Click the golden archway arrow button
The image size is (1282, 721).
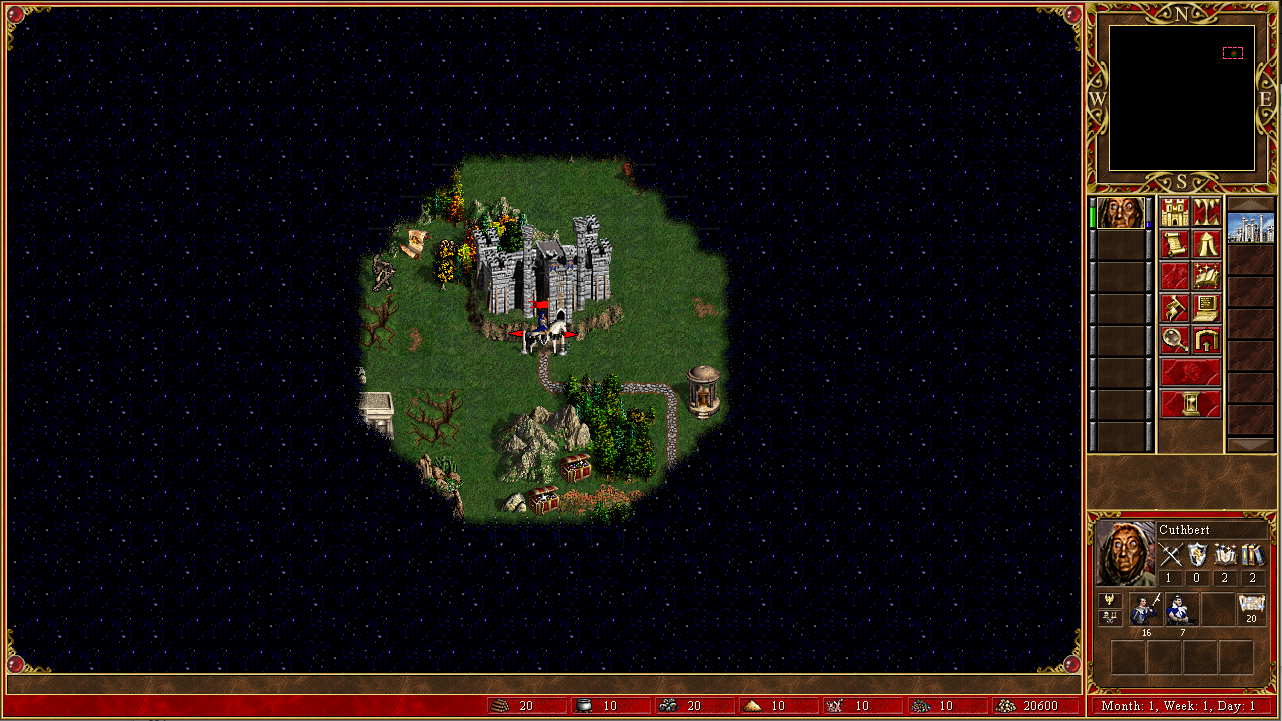[x=1206, y=340]
